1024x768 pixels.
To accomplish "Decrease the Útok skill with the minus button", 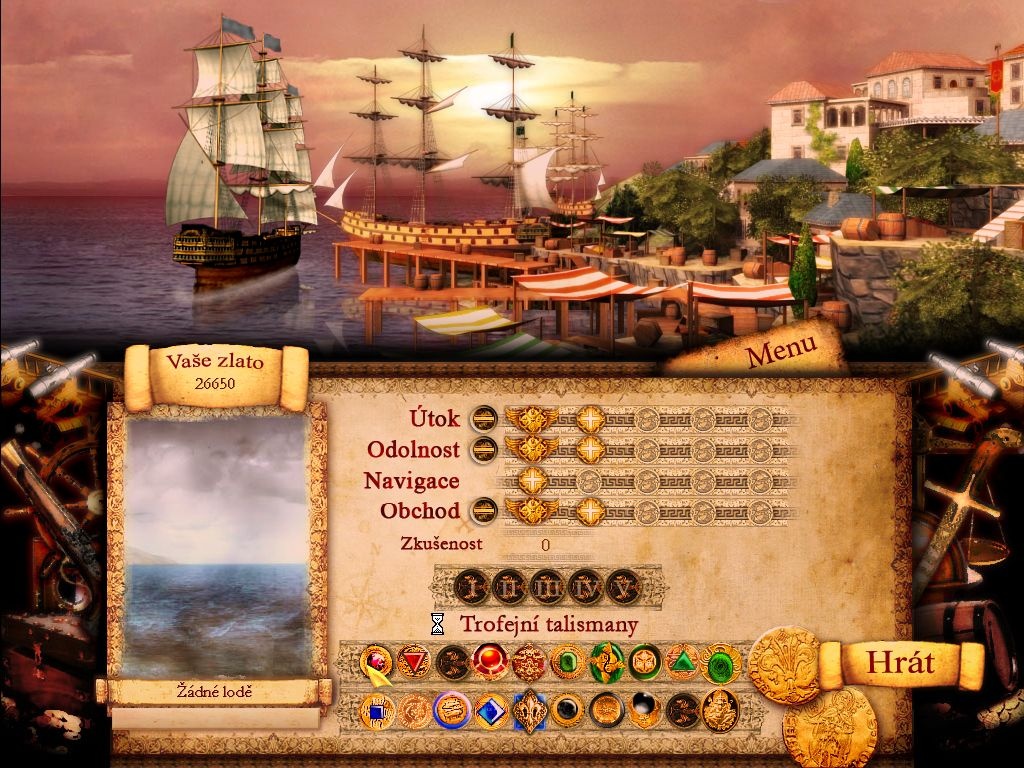I will pos(484,418).
